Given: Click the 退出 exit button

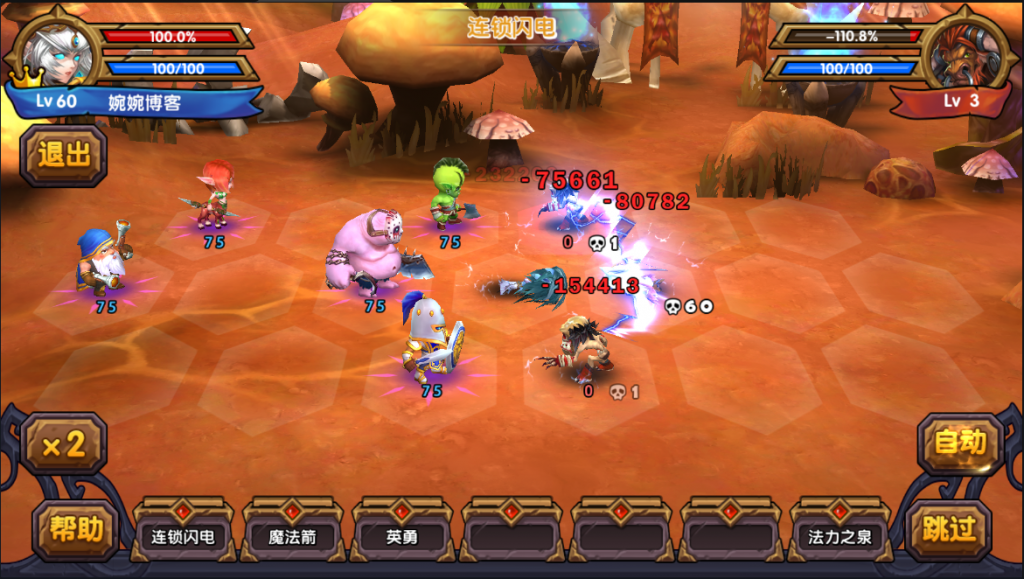Looking at the screenshot, I should tap(64, 155).
